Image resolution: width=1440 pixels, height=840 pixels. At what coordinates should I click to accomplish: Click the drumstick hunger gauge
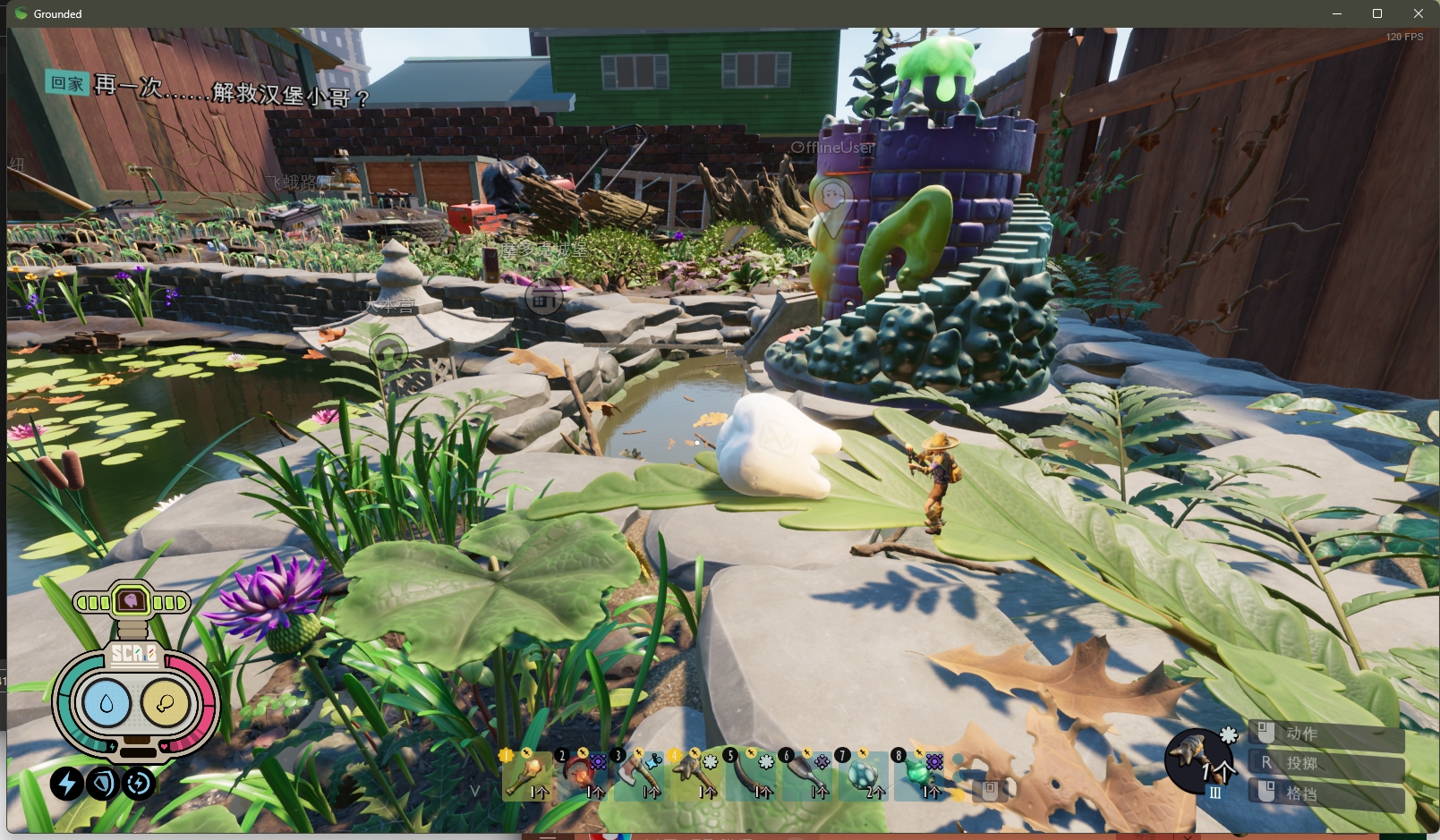tap(165, 703)
